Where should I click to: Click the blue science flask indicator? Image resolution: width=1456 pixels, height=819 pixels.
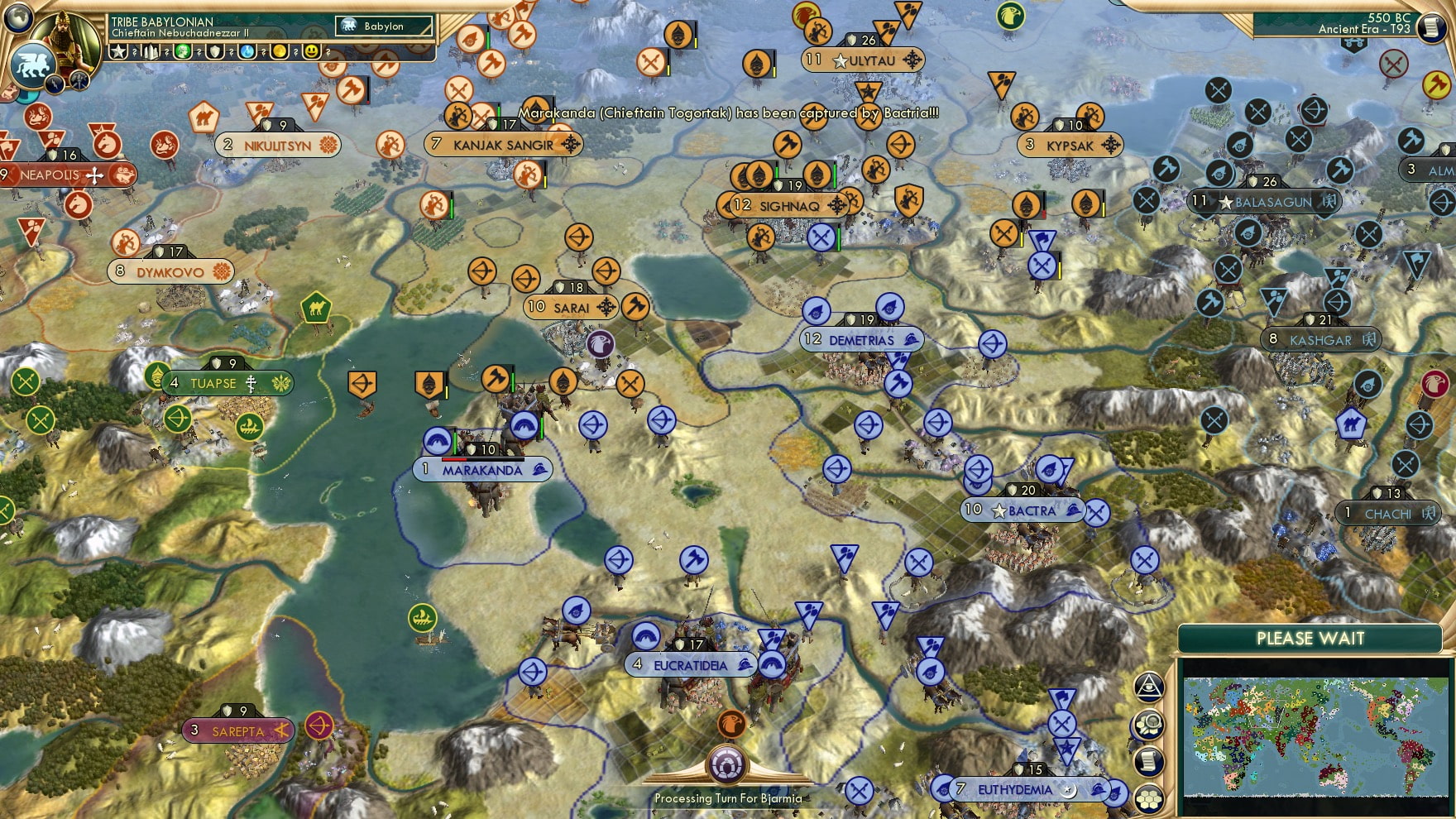pos(247,52)
